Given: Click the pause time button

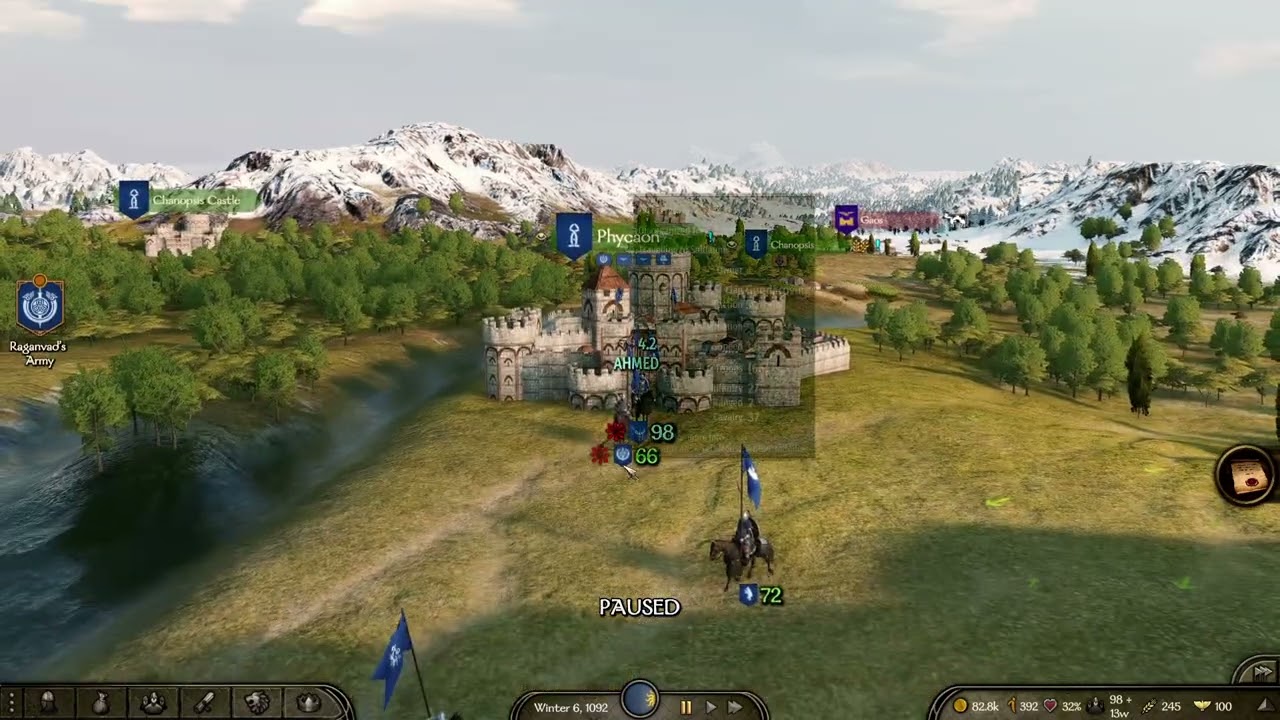Looking at the screenshot, I should pos(686,707).
